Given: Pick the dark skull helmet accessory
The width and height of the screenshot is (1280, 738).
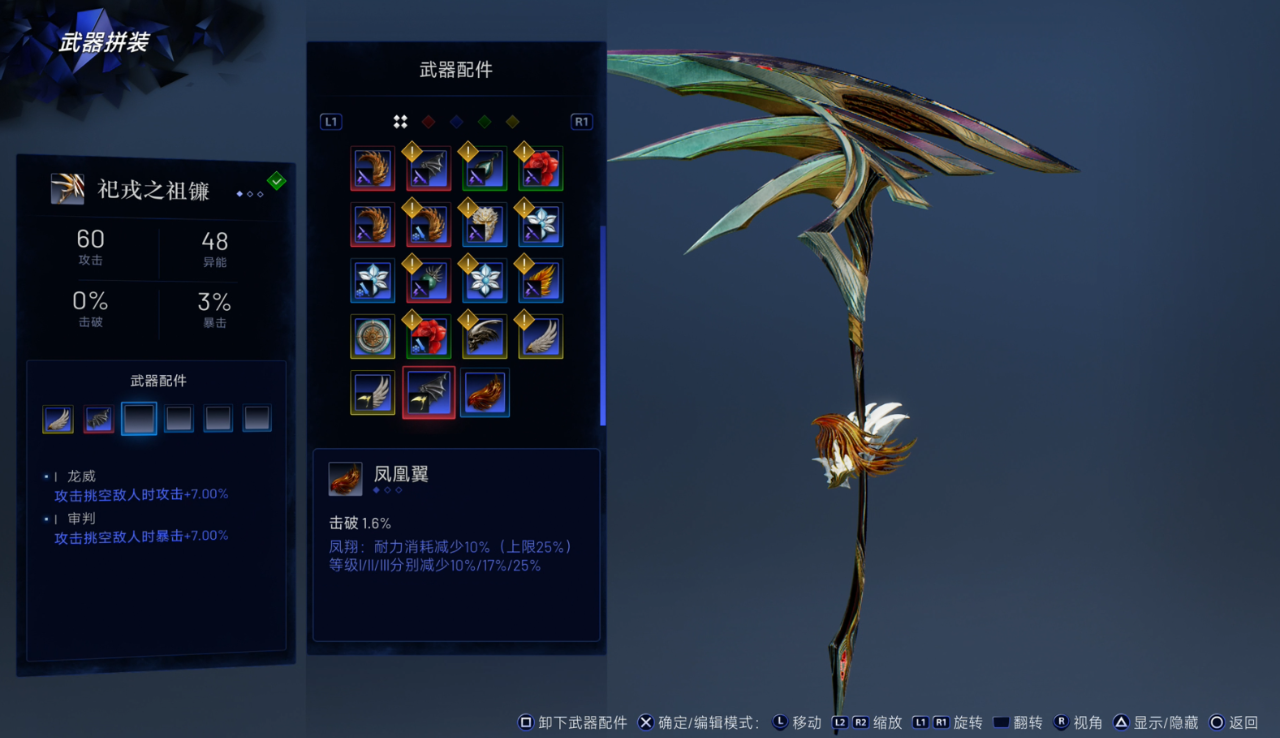Looking at the screenshot, I should pos(485,337).
